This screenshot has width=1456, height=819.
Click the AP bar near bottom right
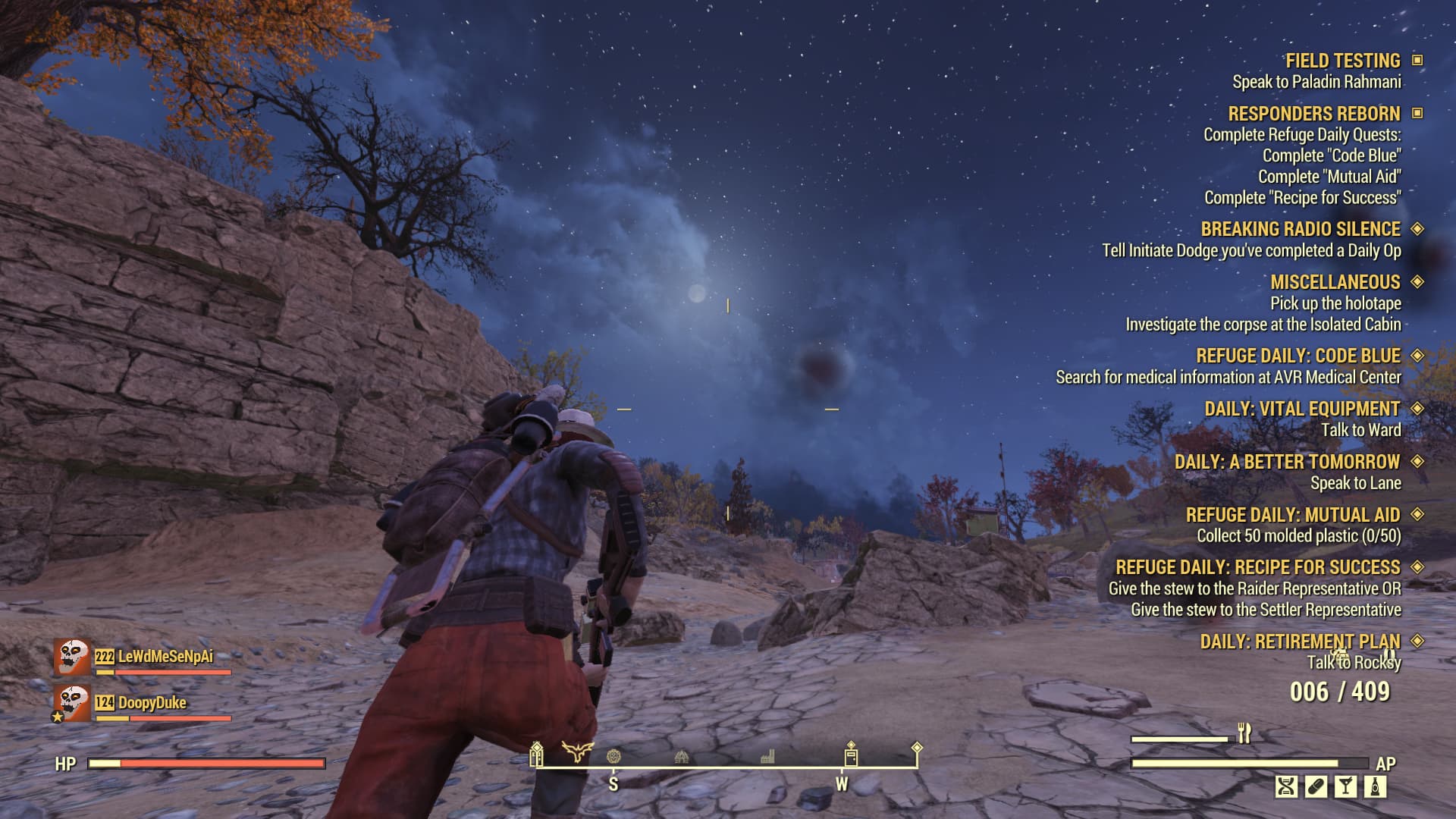[1251, 764]
